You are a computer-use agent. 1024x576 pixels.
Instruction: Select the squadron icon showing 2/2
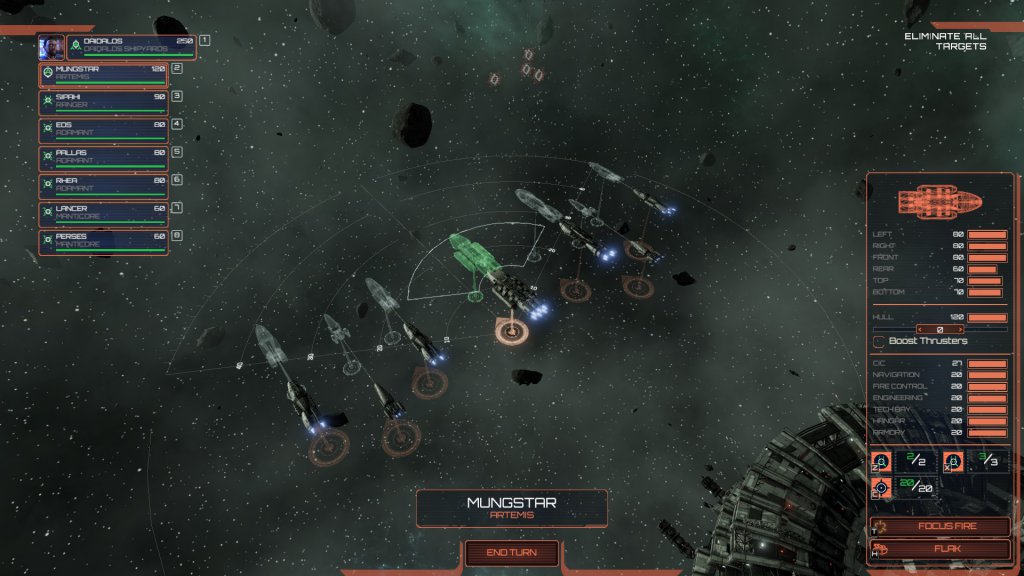coord(881,461)
